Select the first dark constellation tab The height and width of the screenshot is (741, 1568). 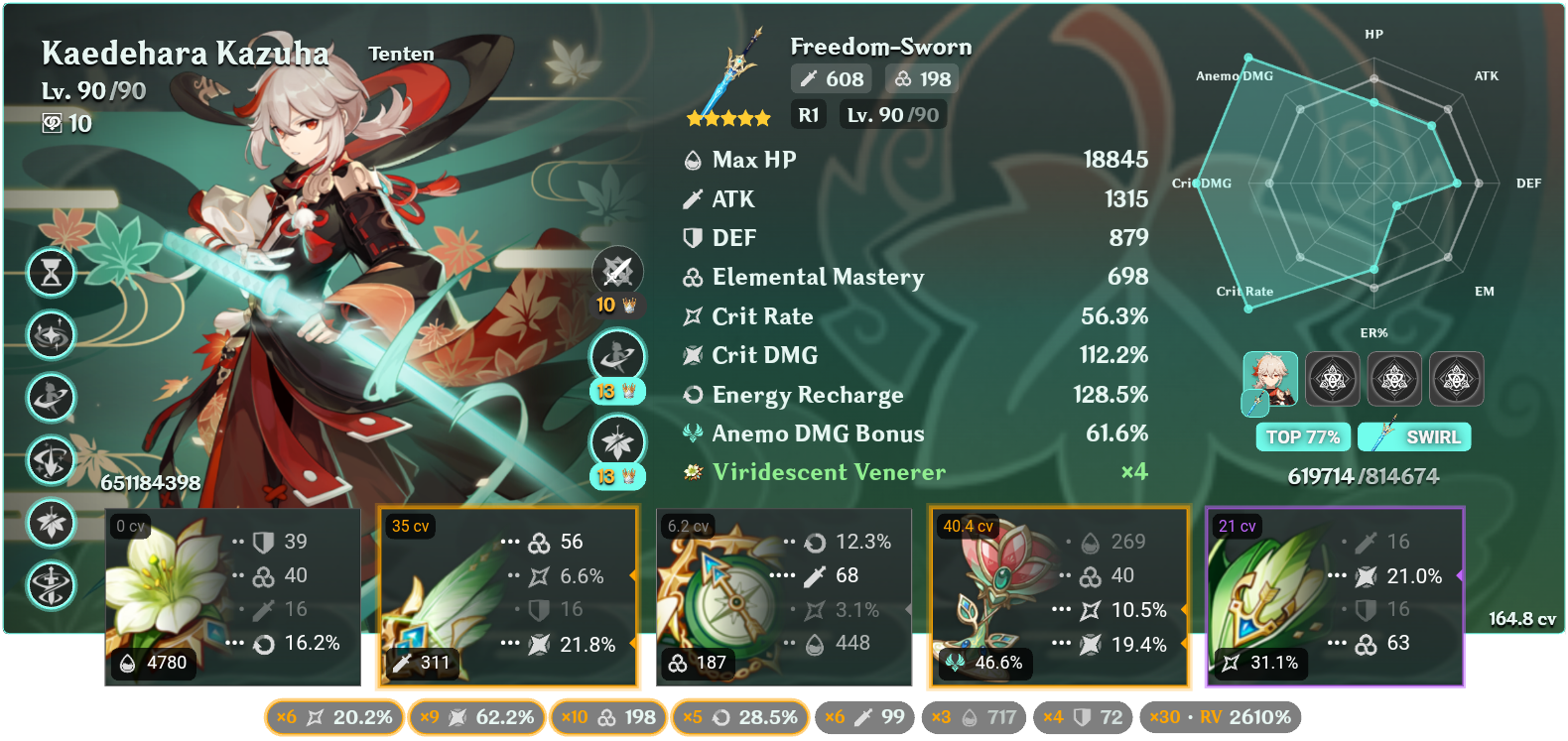pos(1333,379)
